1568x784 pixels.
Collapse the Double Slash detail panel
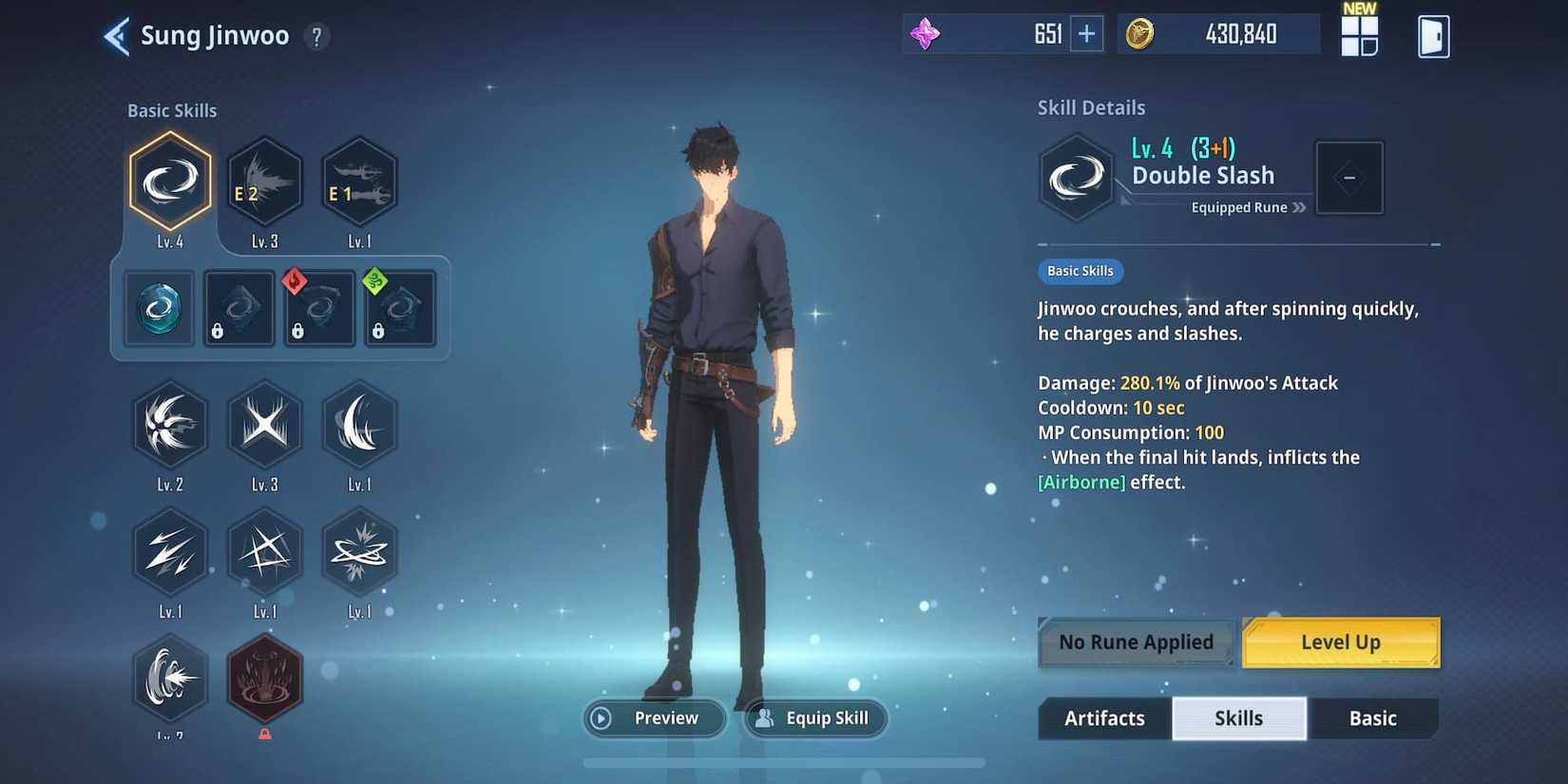pyautogui.click(x=1349, y=177)
